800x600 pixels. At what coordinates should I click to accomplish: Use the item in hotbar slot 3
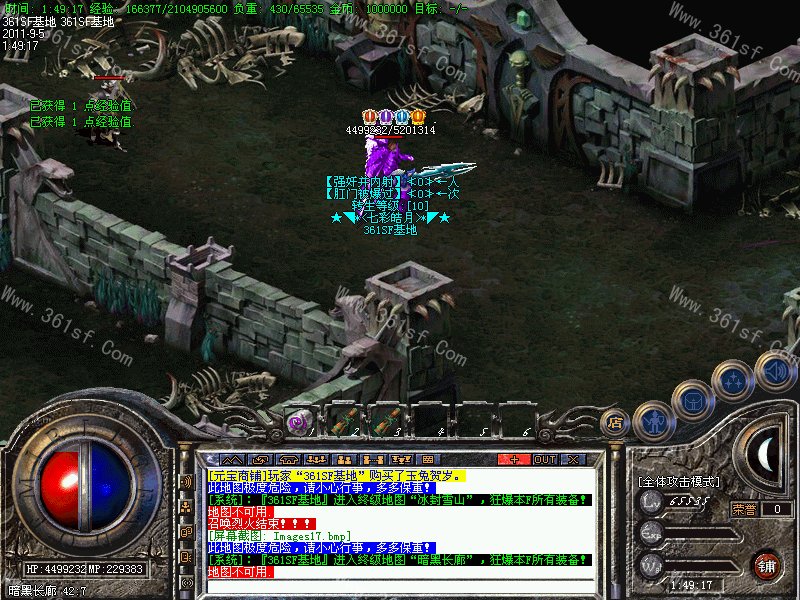tap(385, 422)
